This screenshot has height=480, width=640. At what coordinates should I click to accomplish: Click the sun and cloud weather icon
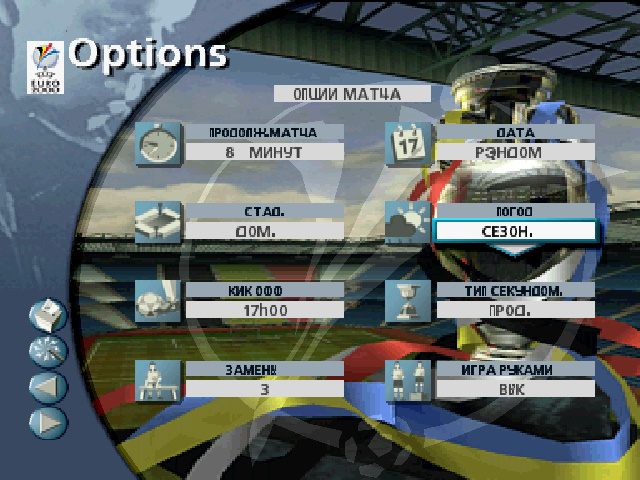(x=408, y=221)
